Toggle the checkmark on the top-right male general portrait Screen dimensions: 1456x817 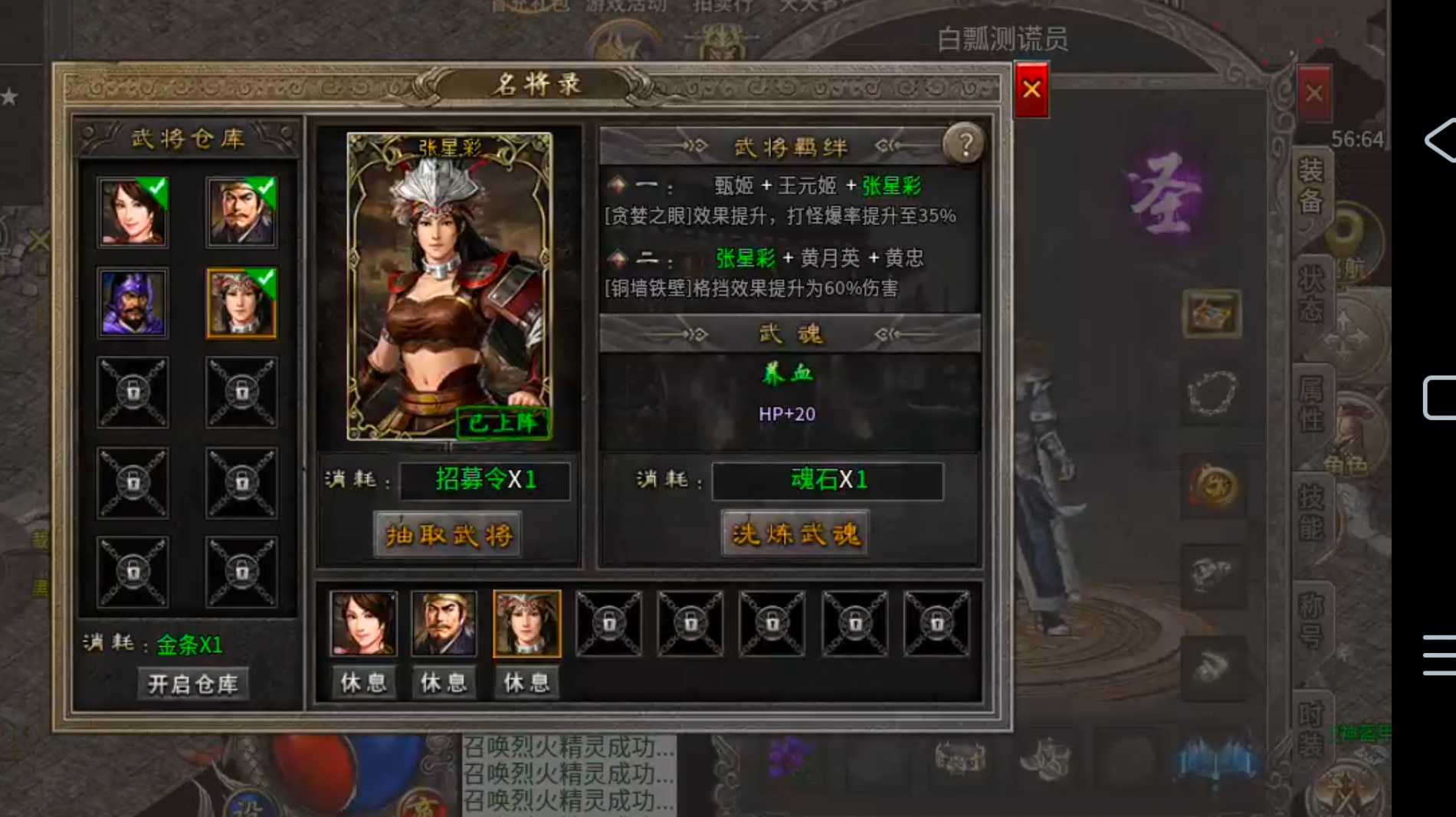(265, 187)
